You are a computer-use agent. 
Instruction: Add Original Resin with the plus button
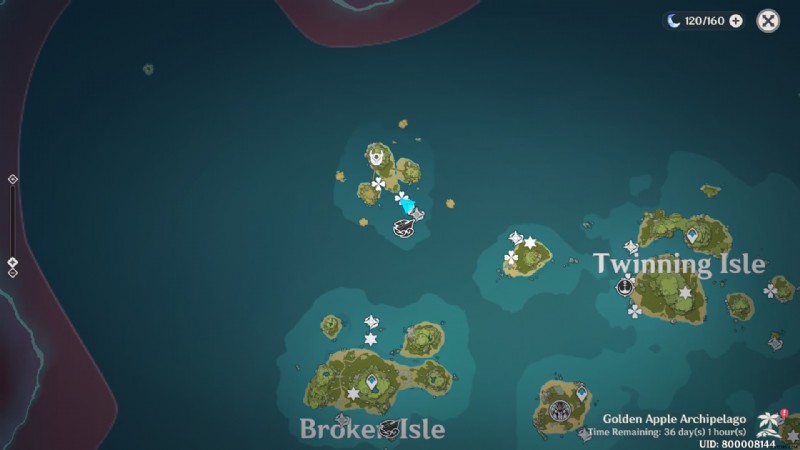coord(736,21)
